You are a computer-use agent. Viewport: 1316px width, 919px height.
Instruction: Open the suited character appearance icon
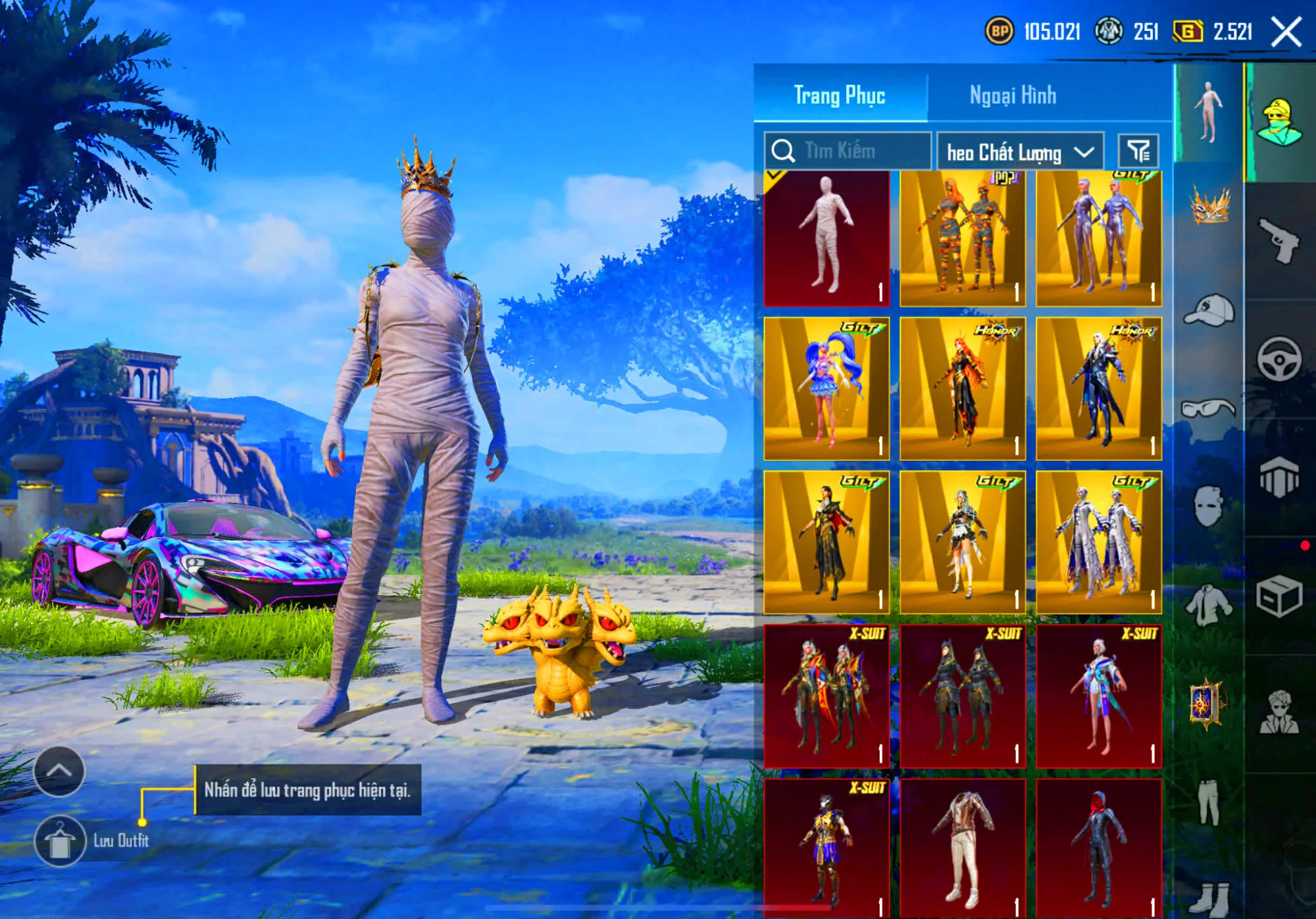tap(1280, 708)
